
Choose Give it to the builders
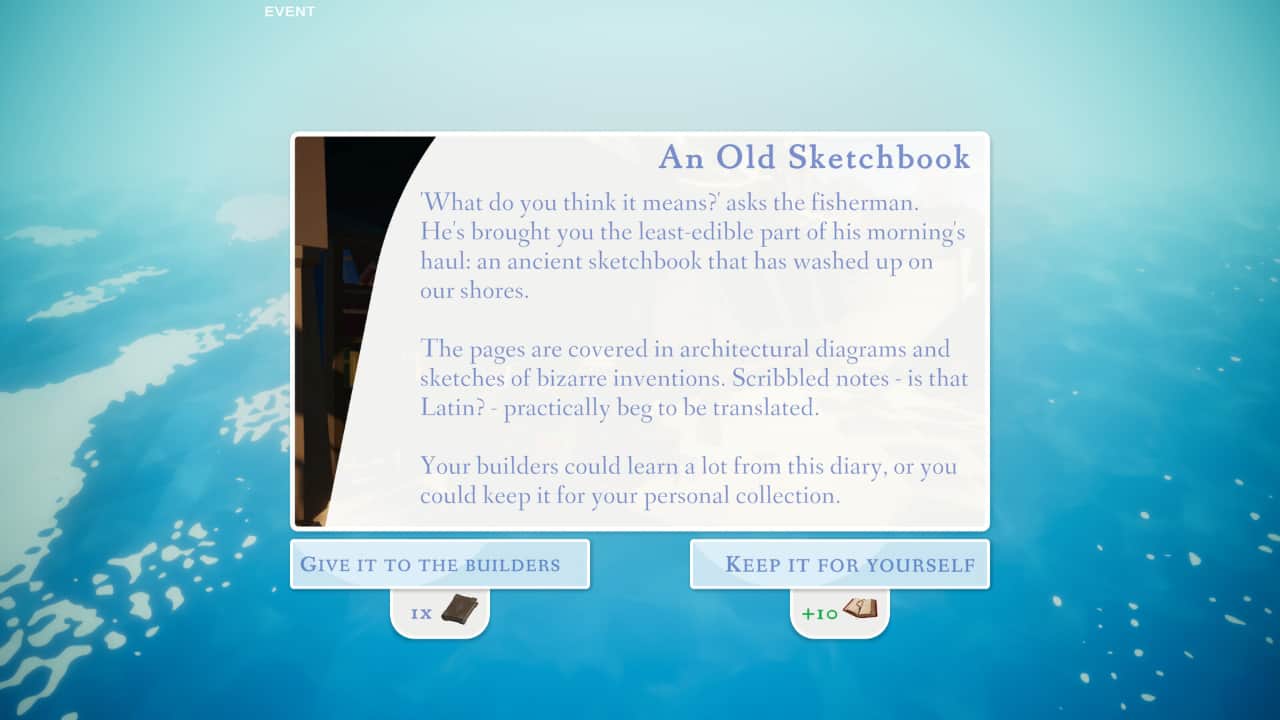[440, 564]
